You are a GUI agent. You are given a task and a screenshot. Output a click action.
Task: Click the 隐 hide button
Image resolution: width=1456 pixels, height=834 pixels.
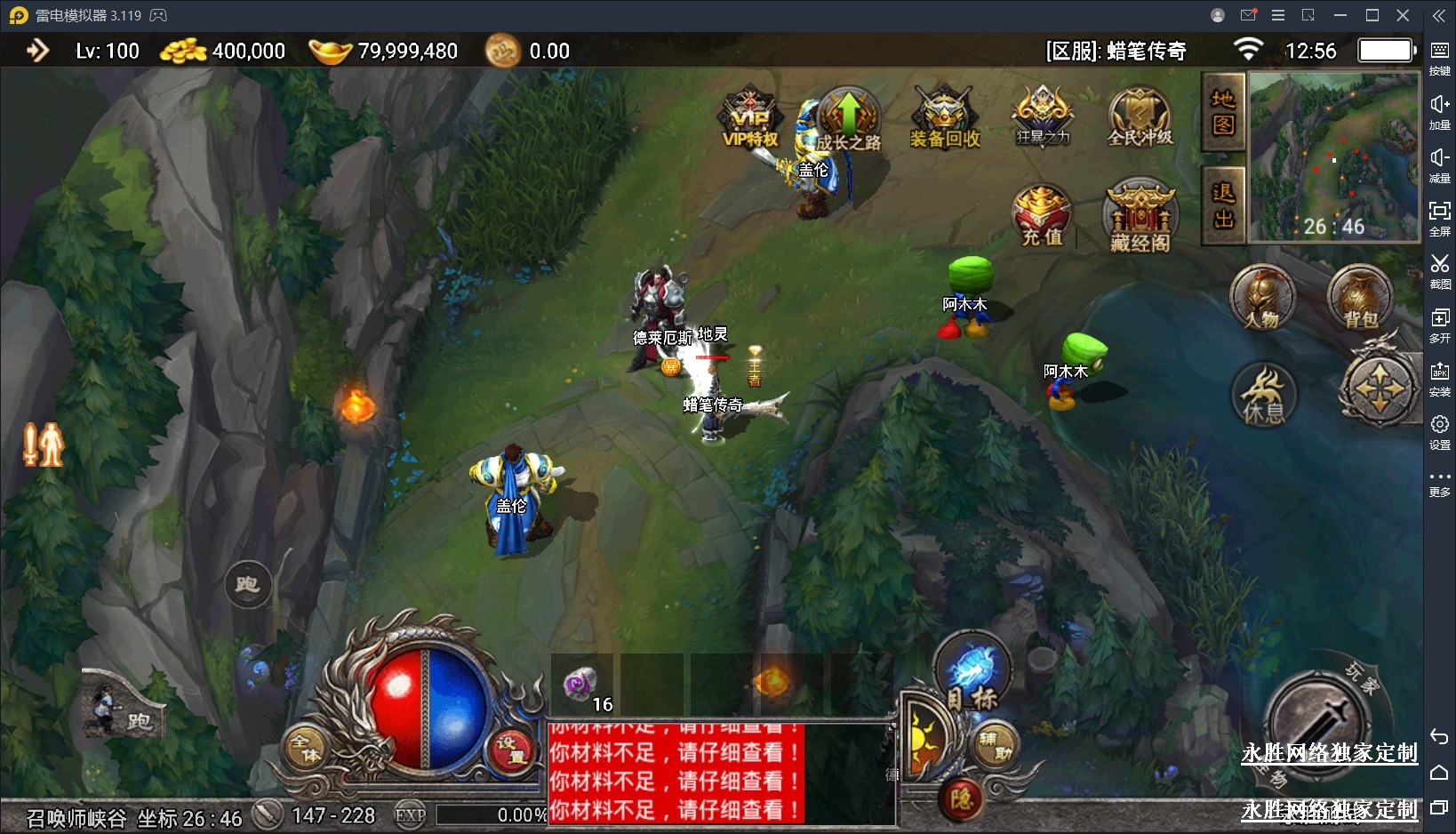coord(962,798)
